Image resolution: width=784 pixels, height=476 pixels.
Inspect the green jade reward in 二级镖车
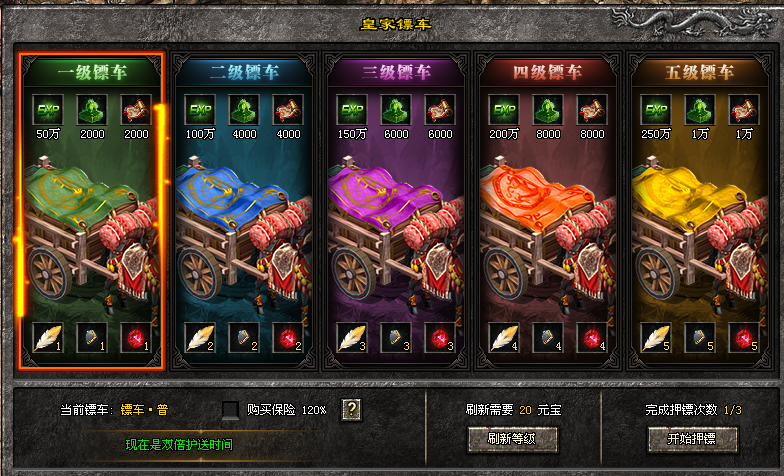point(244,109)
